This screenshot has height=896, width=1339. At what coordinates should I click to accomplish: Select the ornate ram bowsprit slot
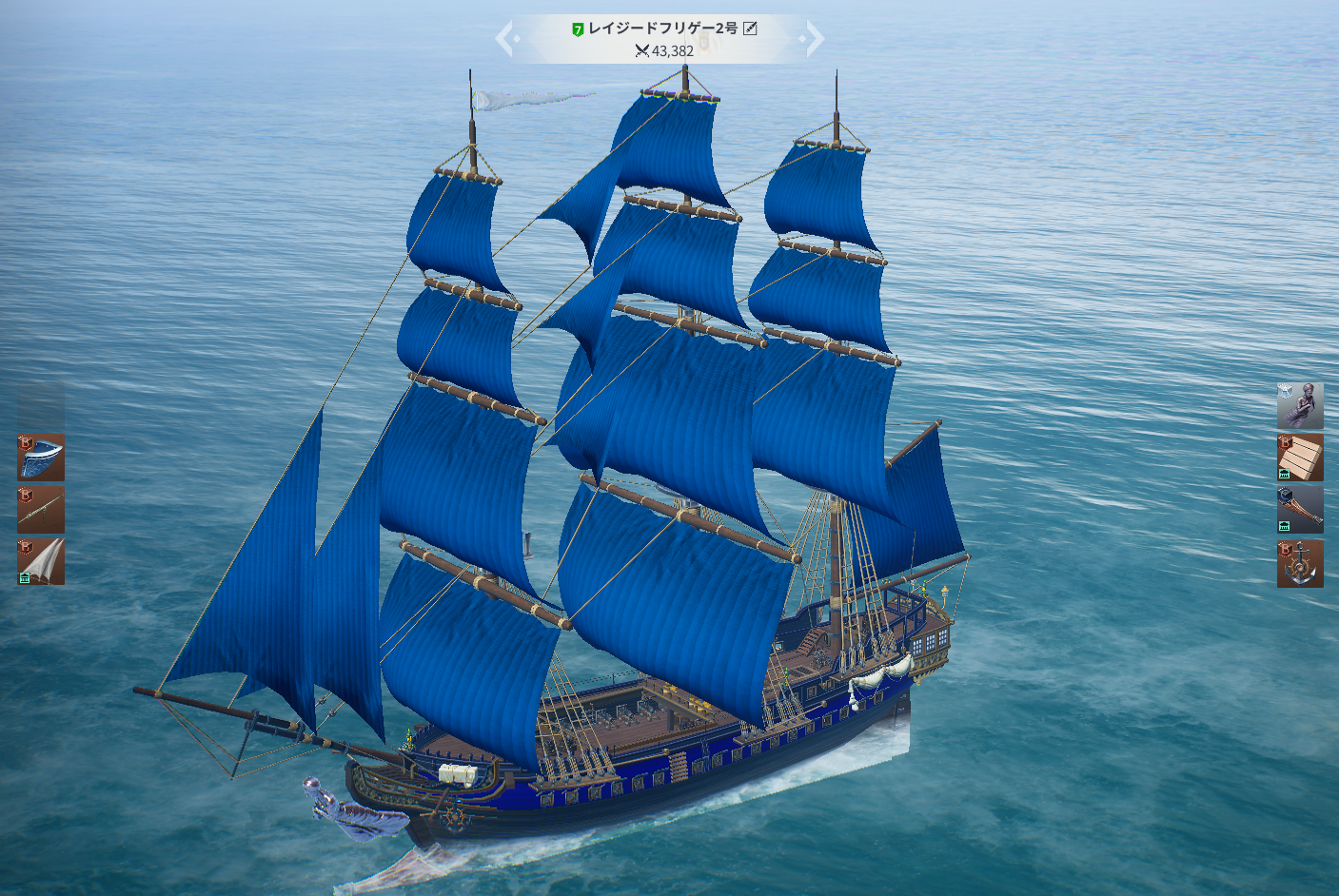point(1300,510)
